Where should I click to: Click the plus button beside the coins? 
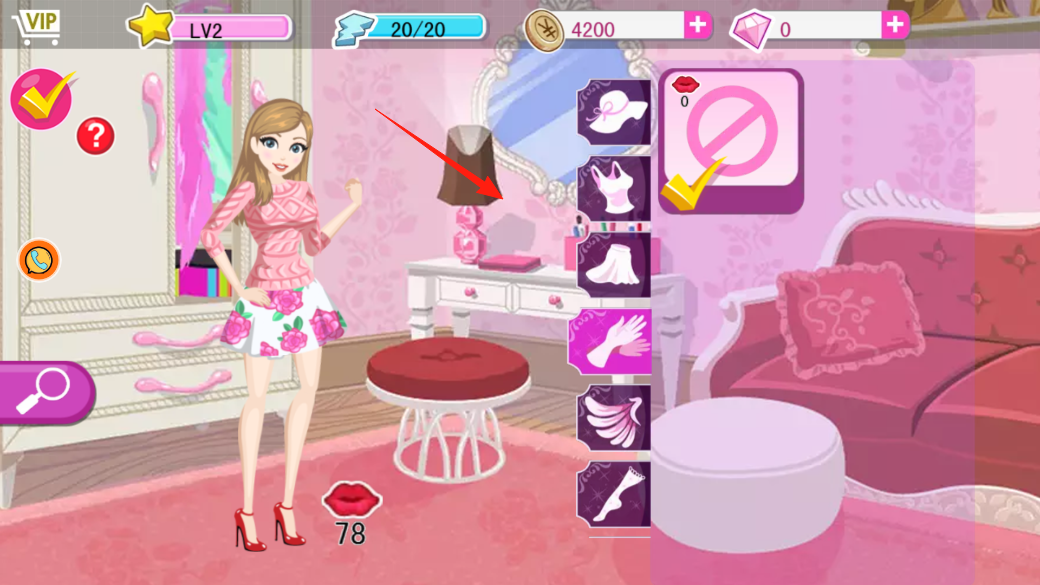697,25
